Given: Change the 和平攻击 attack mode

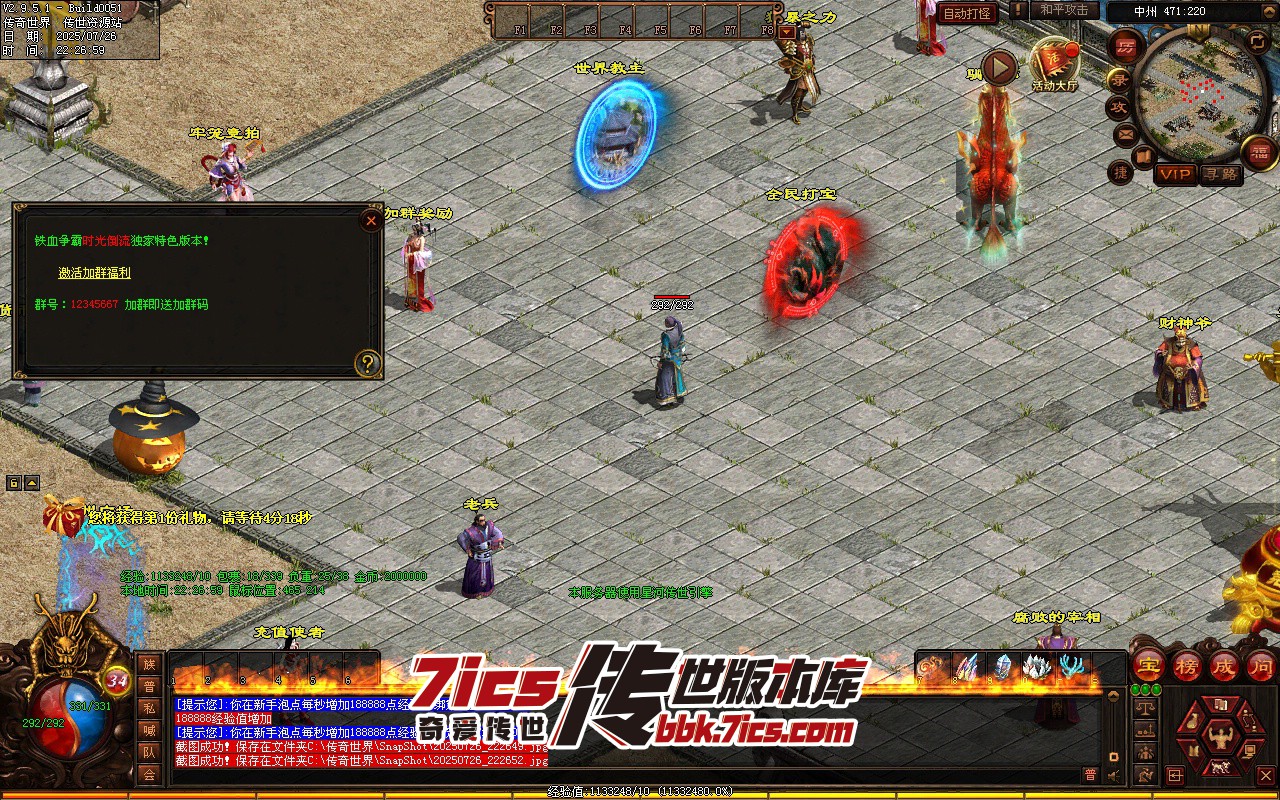Looking at the screenshot, I should (1064, 10).
